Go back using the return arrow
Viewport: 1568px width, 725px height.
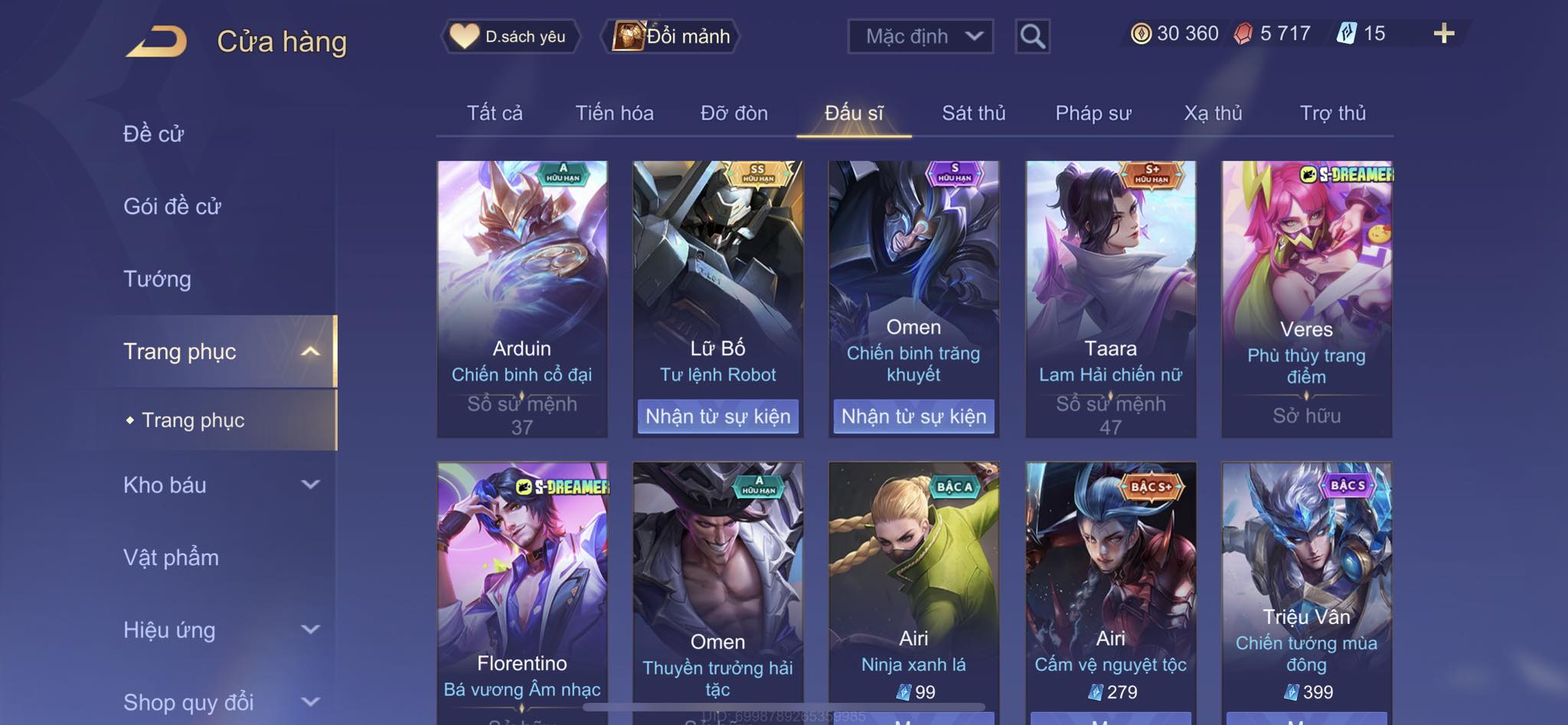tap(157, 41)
